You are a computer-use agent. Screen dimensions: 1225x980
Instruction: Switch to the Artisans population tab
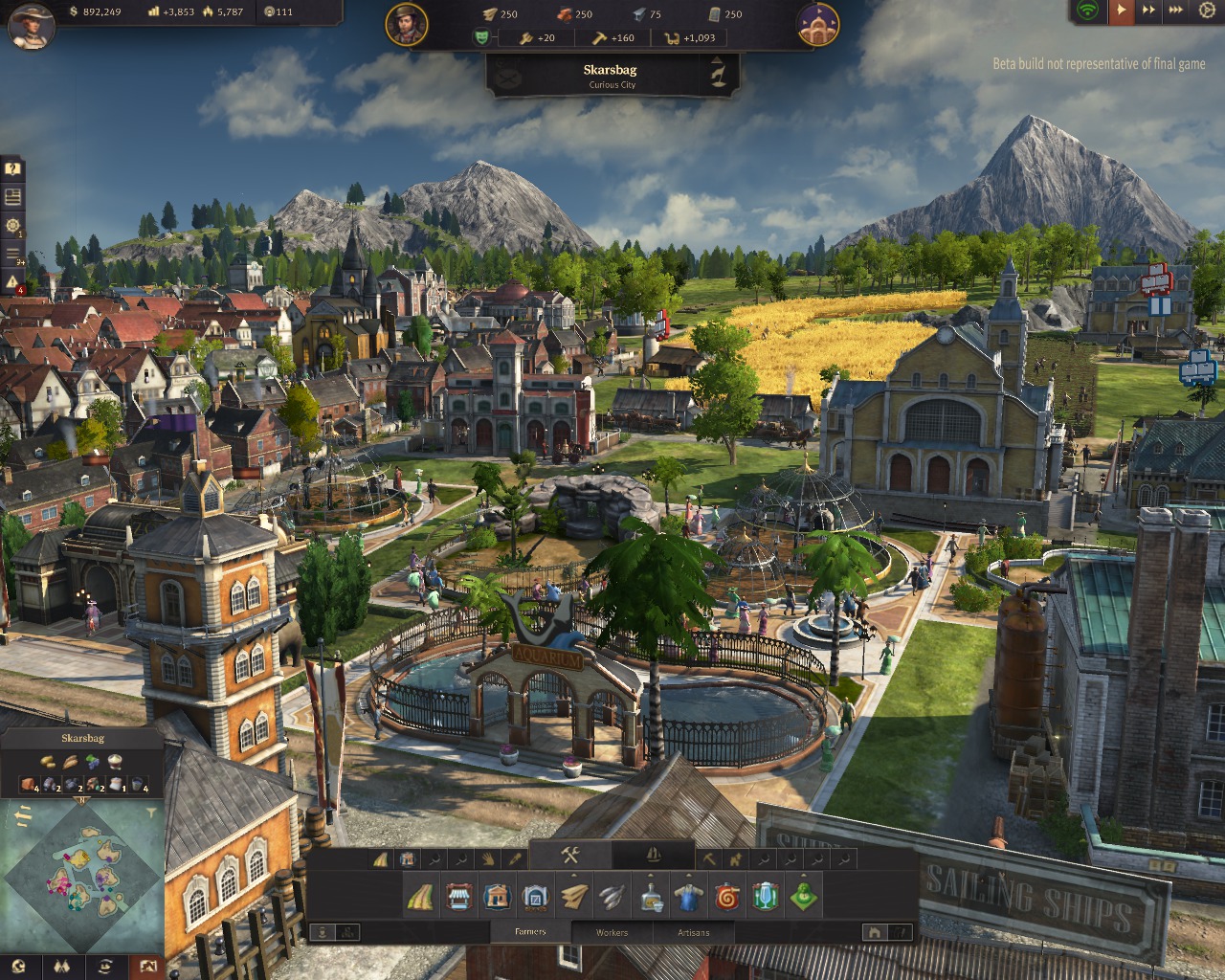point(694,932)
